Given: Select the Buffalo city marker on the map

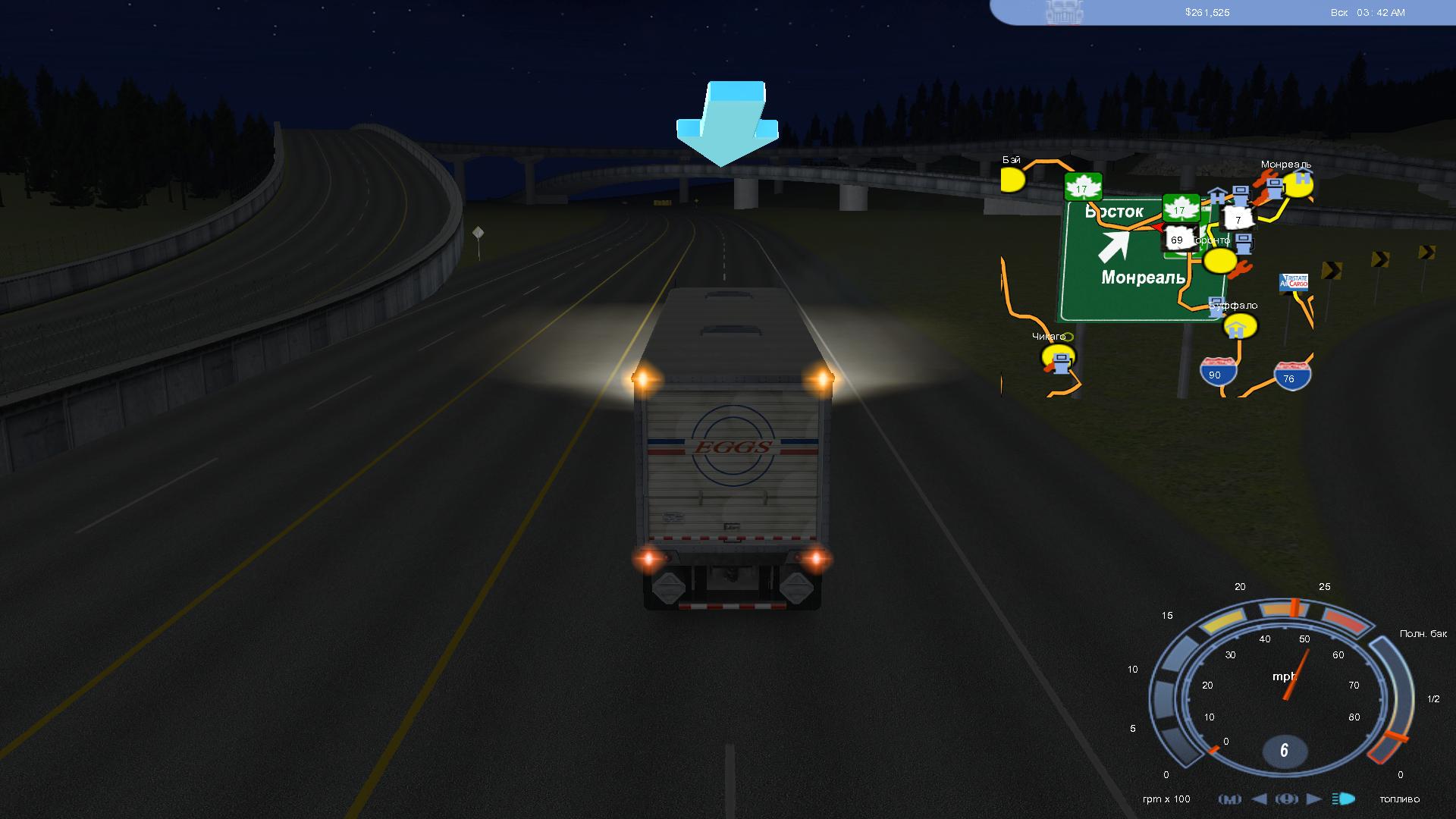Looking at the screenshot, I should coord(1240,326).
